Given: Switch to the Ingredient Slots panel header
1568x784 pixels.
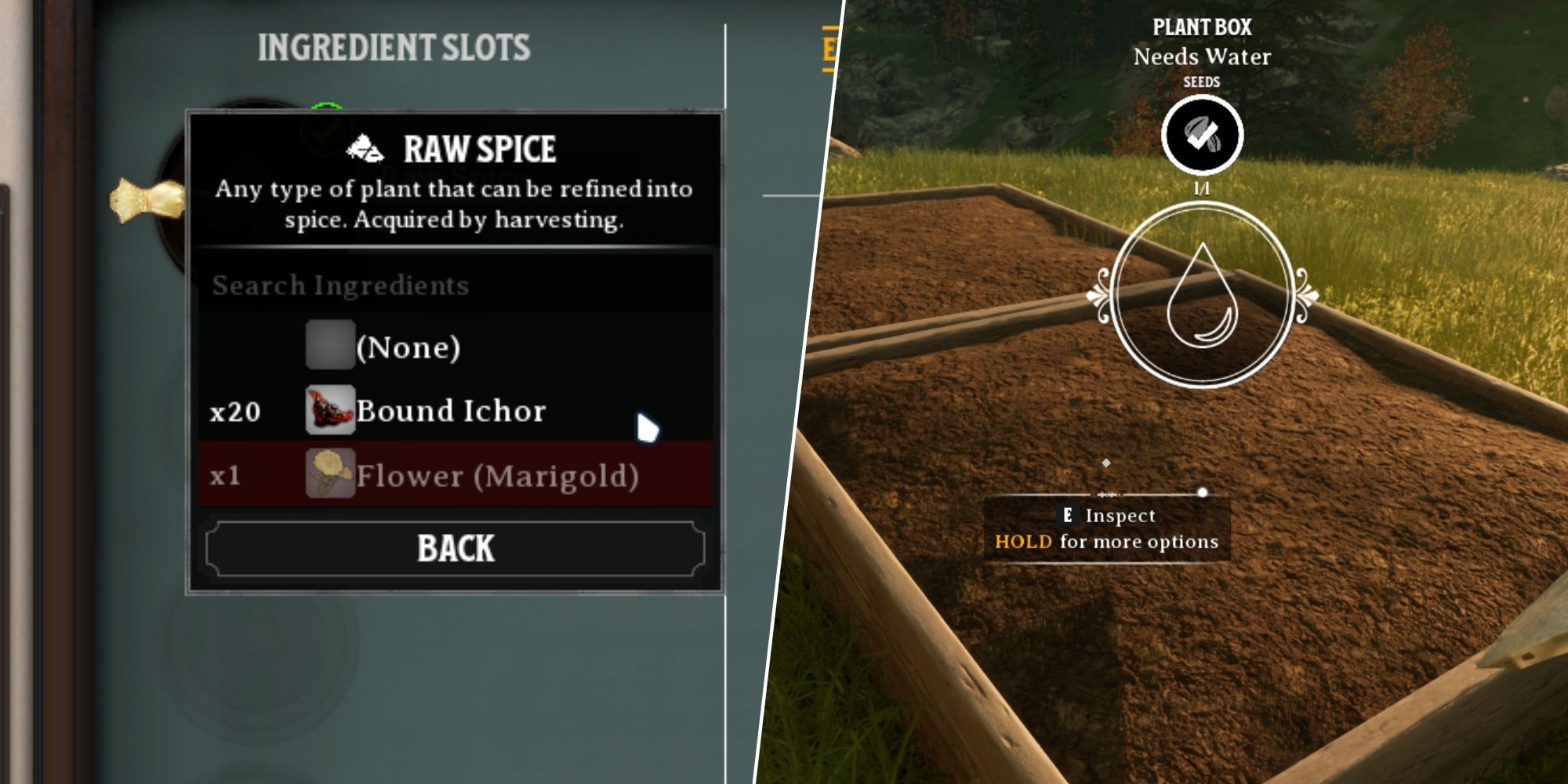Looking at the screenshot, I should 396,45.
